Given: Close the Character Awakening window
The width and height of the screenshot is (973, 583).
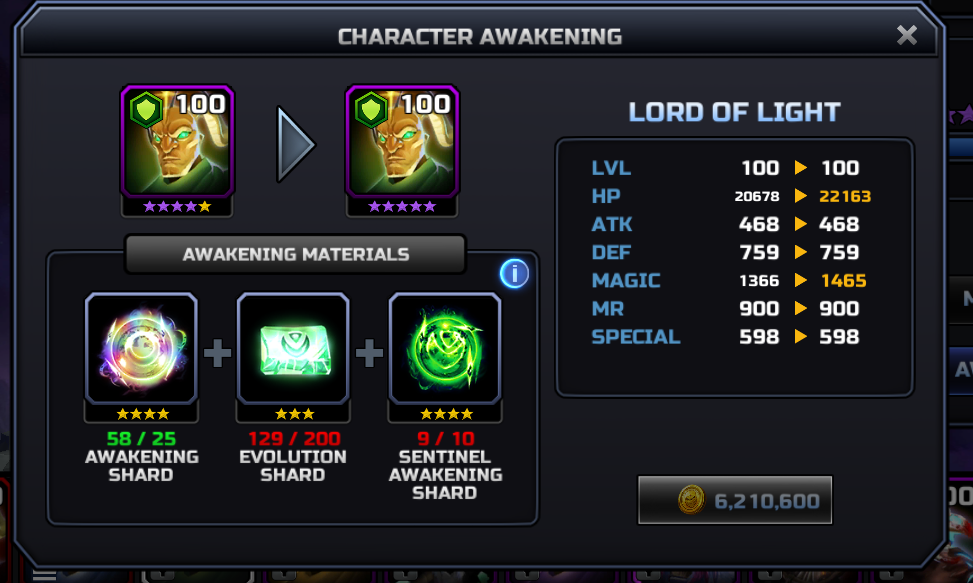Looking at the screenshot, I should click(x=906, y=36).
